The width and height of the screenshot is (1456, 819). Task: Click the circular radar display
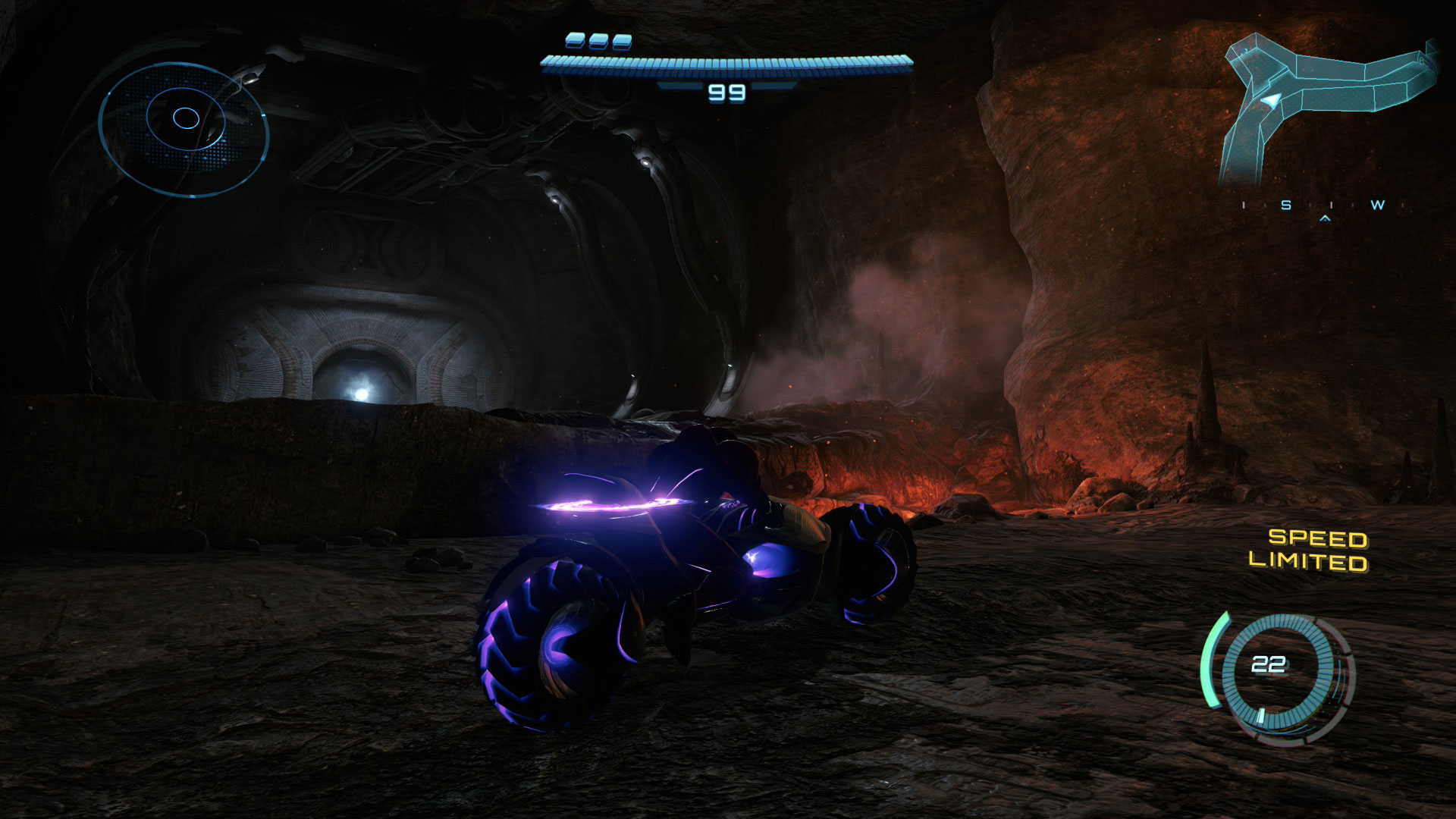[x=184, y=129]
